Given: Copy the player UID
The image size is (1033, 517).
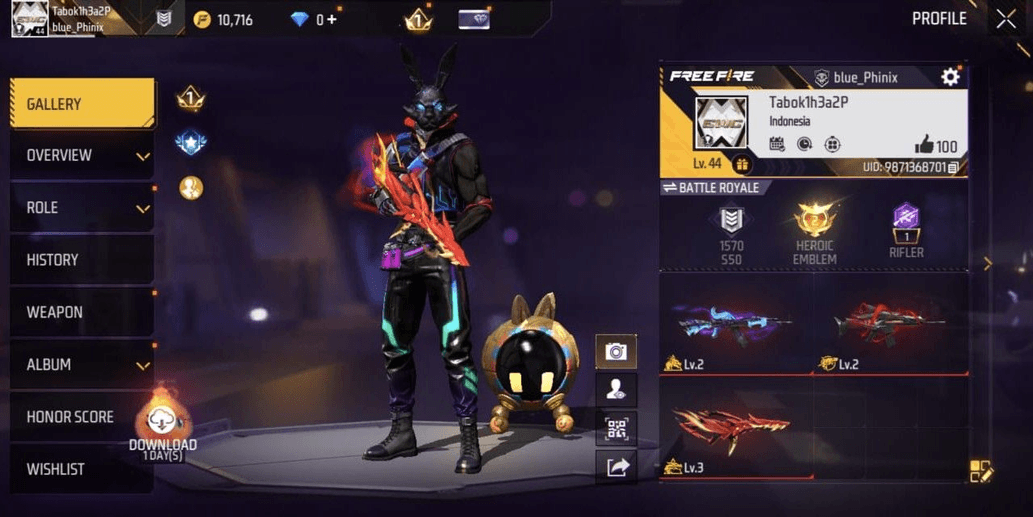Looking at the screenshot, I should point(954,168).
